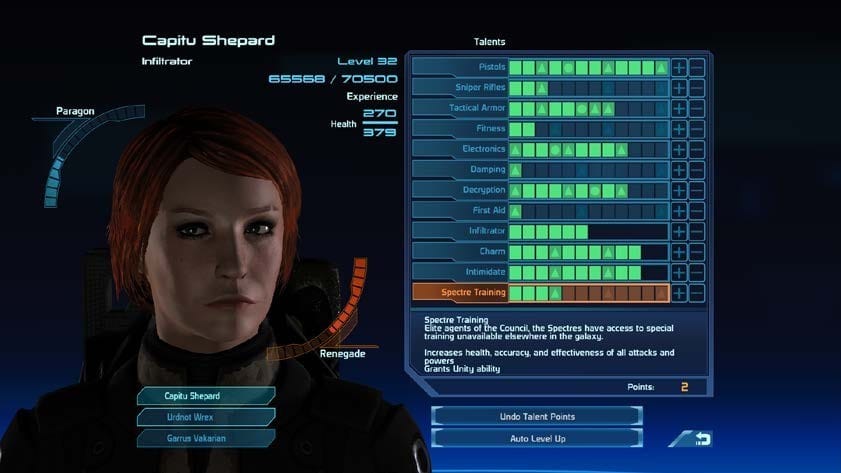Remove a point from Fitness
This screenshot has height=473, width=841.
tap(697, 129)
